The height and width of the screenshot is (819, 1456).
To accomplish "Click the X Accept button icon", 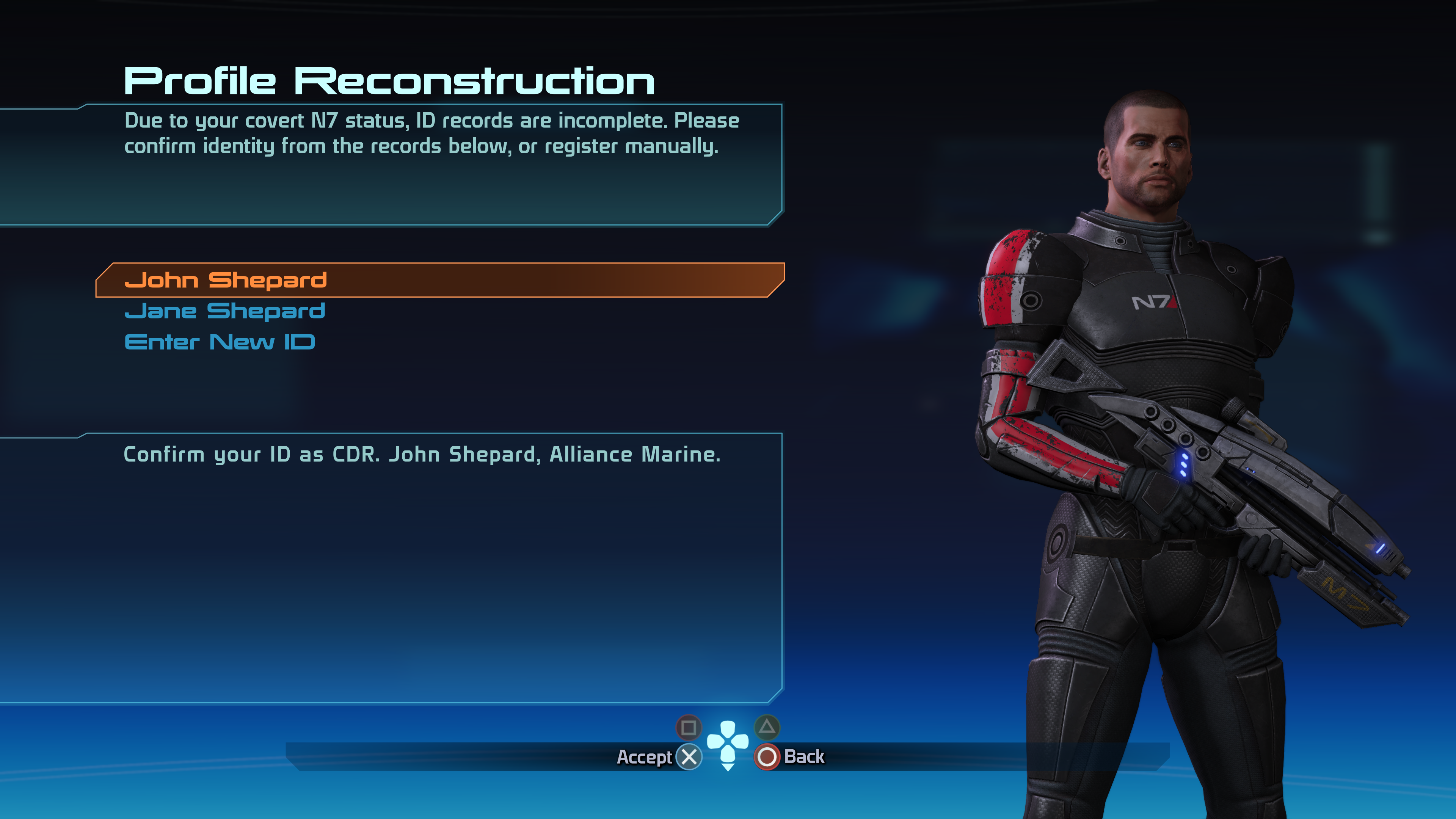I will point(689,758).
